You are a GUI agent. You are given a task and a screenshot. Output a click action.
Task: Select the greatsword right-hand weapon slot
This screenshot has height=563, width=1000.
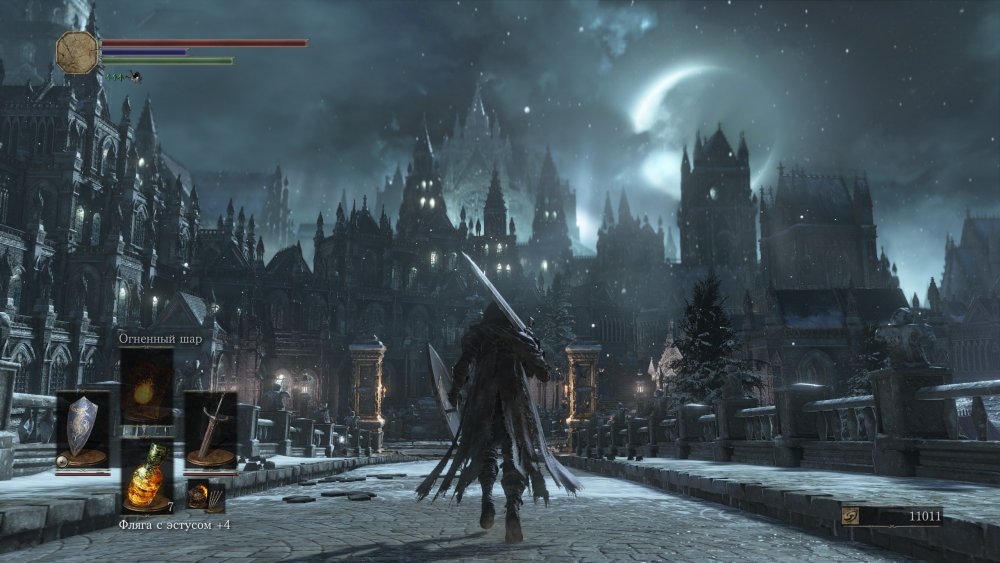point(210,428)
